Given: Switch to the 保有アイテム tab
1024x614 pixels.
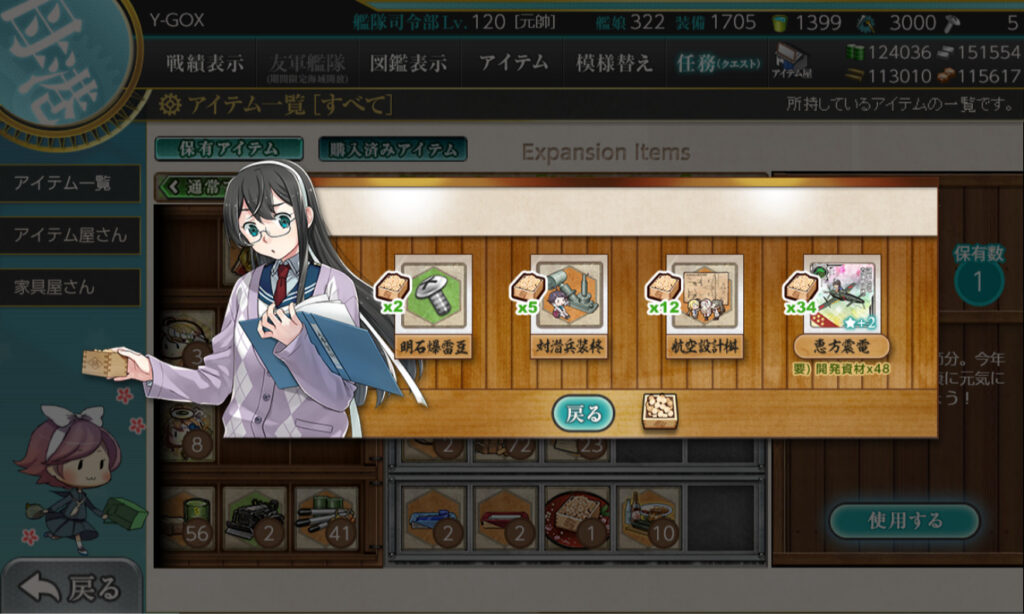Looking at the screenshot, I should (x=229, y=149).
